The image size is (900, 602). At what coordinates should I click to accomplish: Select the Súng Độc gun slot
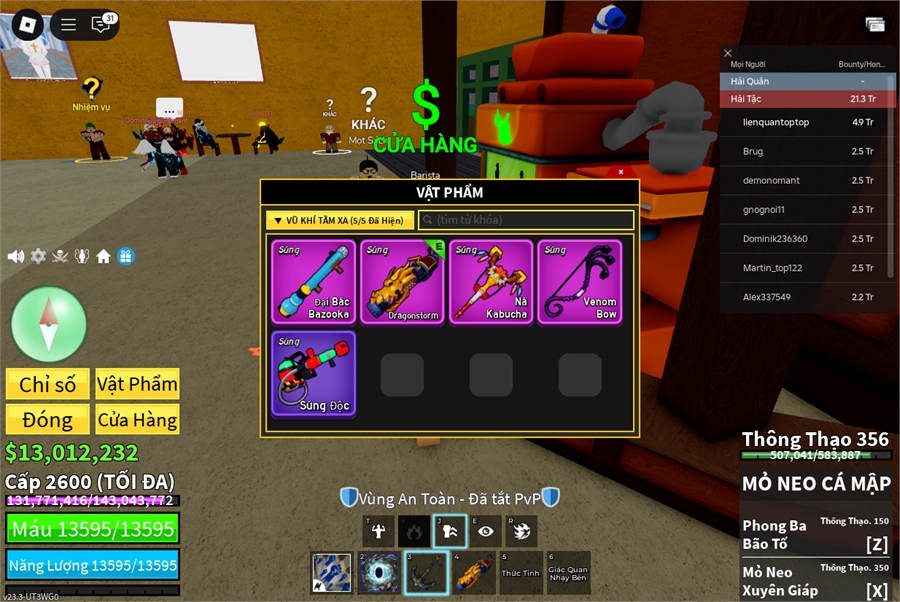(313, 374)
